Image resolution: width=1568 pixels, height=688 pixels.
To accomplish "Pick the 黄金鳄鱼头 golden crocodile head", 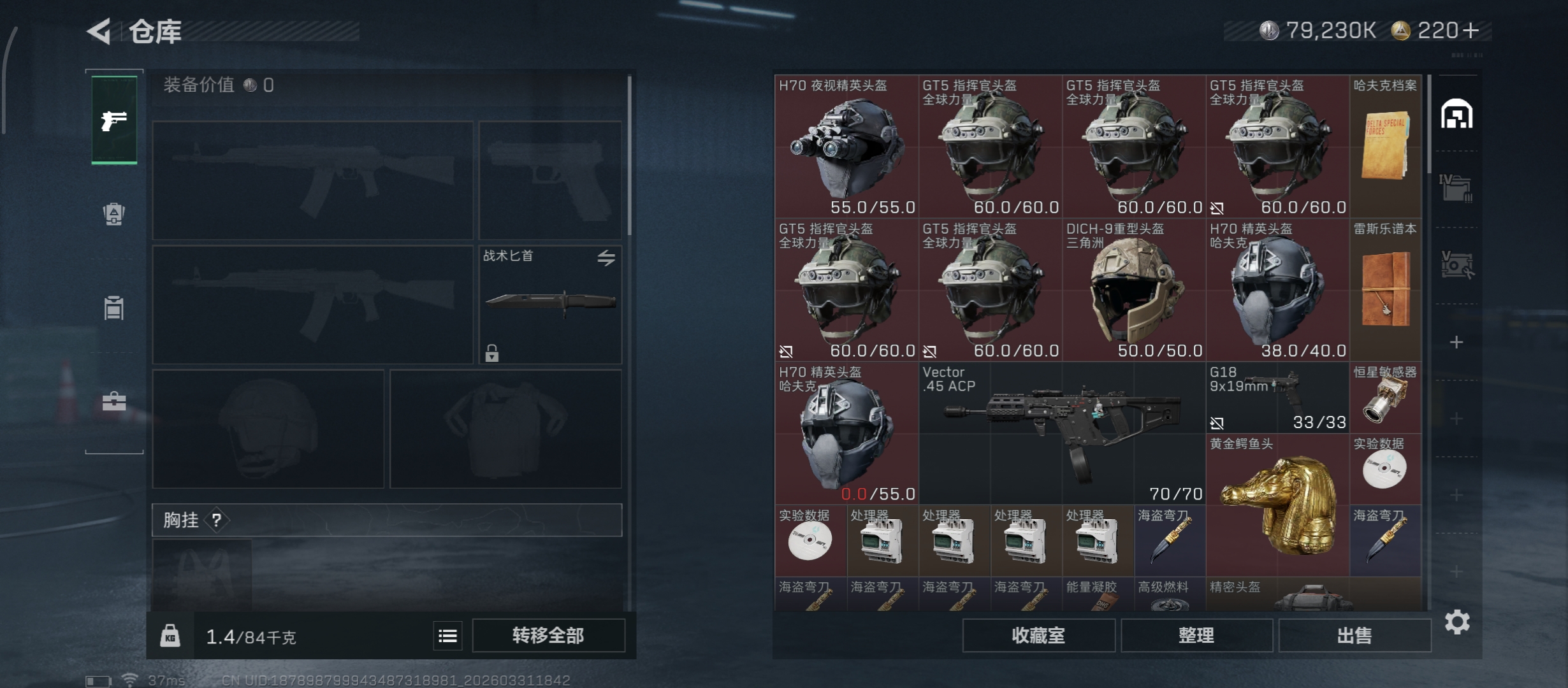I will (1277, 505).
